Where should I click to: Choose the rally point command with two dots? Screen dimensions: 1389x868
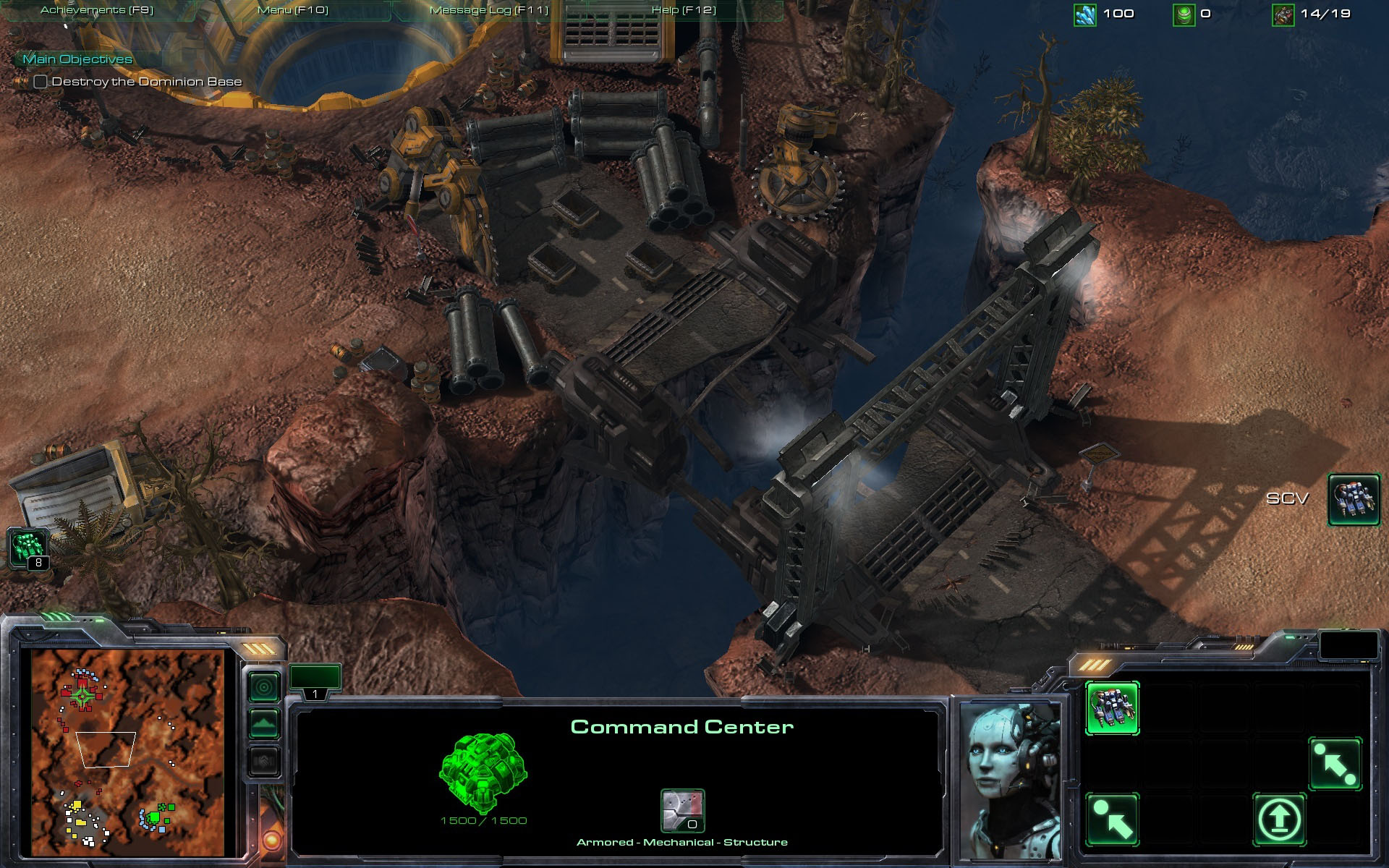(x=1335, y=764)
